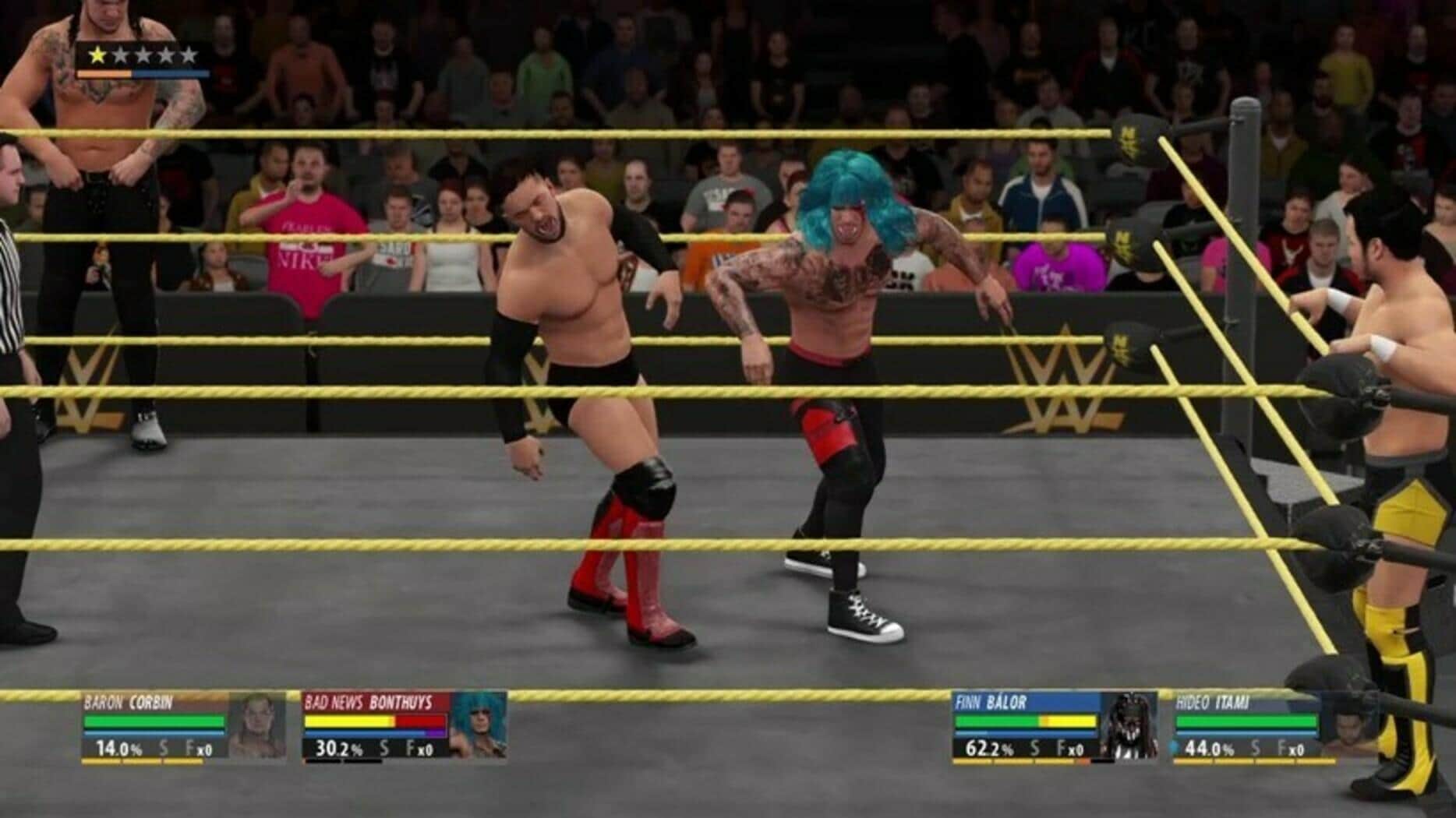Viewport: 1456px width, 818px height.
Task: Click Bad News Bonthuys' blue-haired portrait
Action: pyautogui.click(x=479, y=725)
